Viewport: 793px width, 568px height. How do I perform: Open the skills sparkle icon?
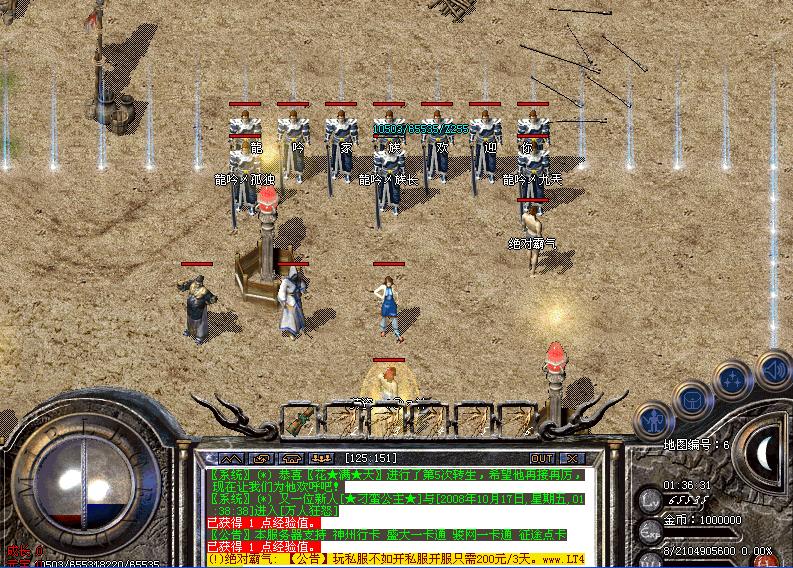(x=733, y=381)
